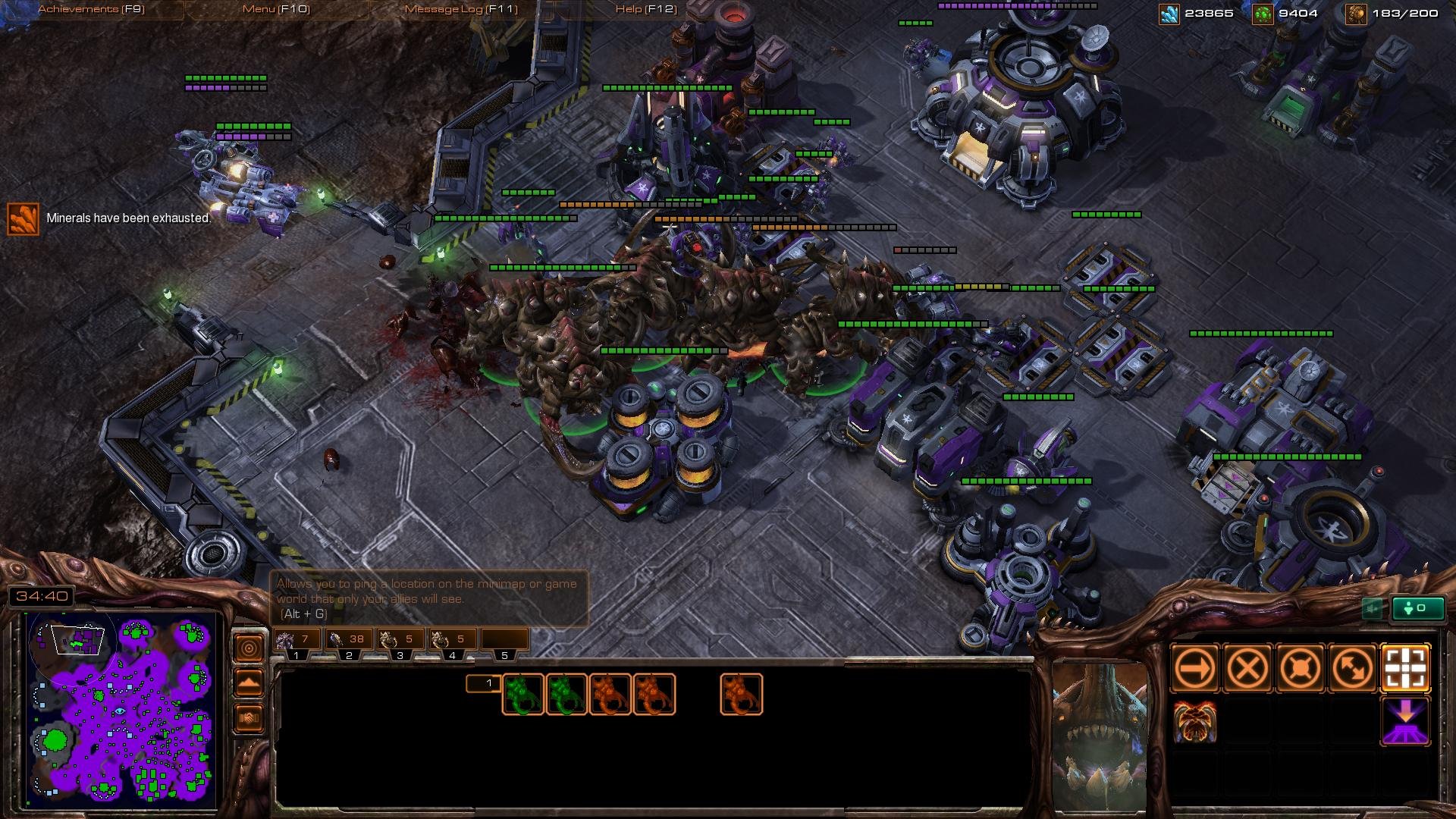Image resolution: width=1456 pixels, height=819 pixels.
Task: Click the Stop command icon
Action: point(1247,667)
